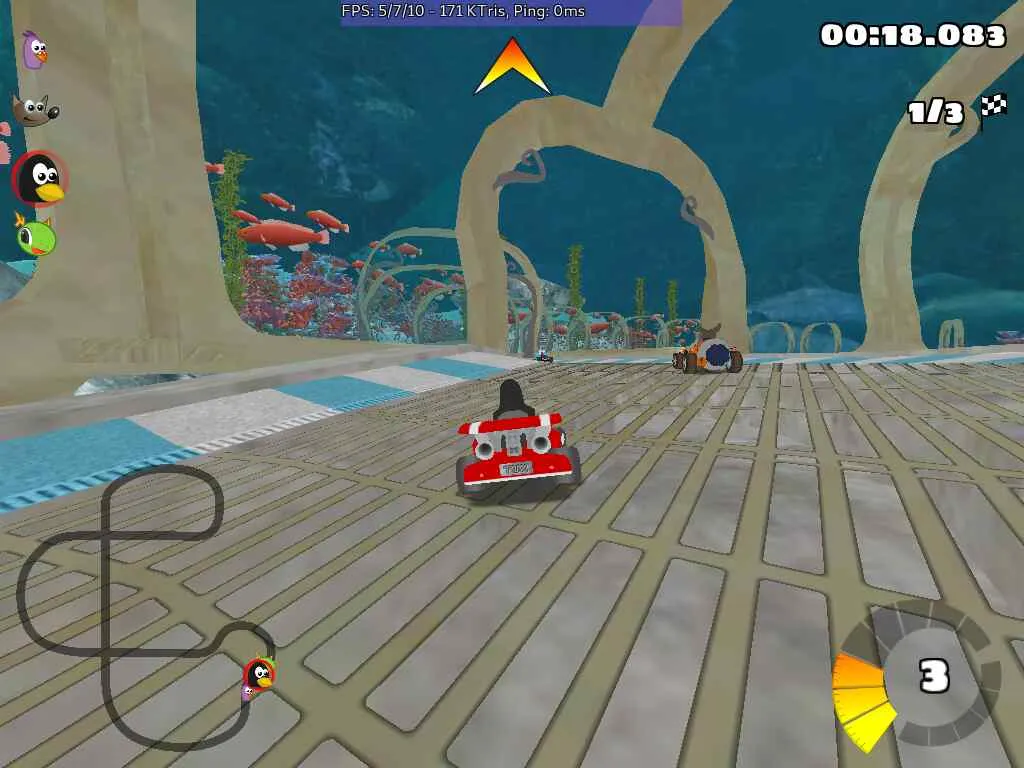Click the speedometer gauge
The image size is (1024, 768).
(918, 677)
